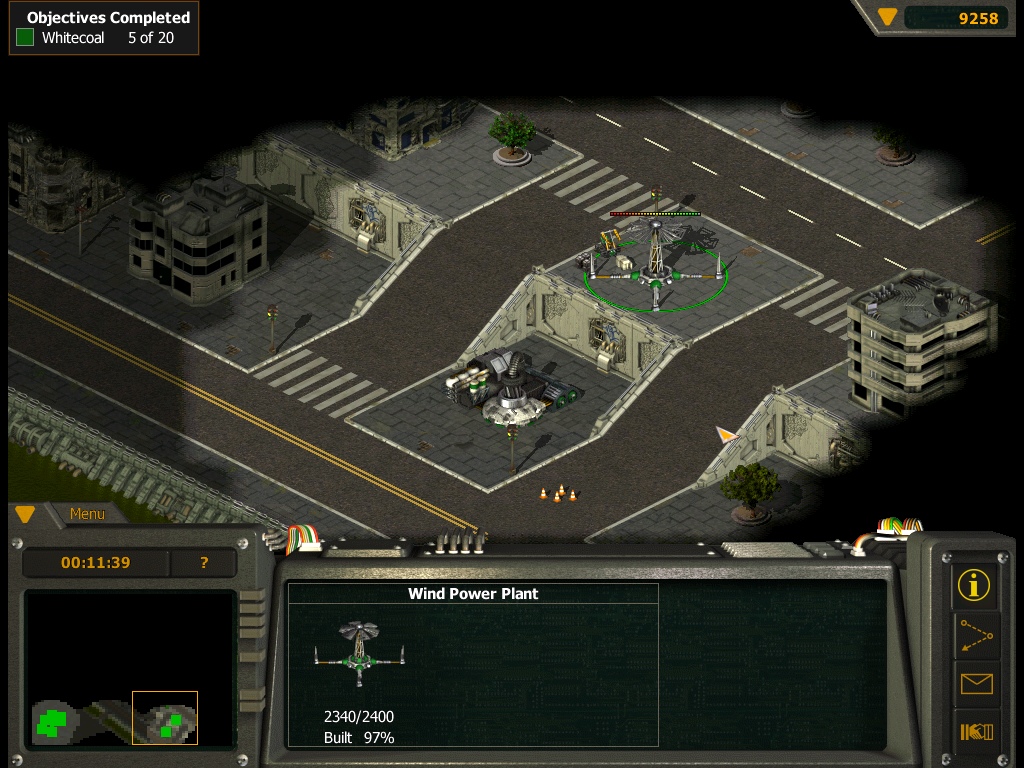Toggle the resource dropdown triangle beside 9258
This screenshot has width=1024, height=768.
click(x=887, y=17)
